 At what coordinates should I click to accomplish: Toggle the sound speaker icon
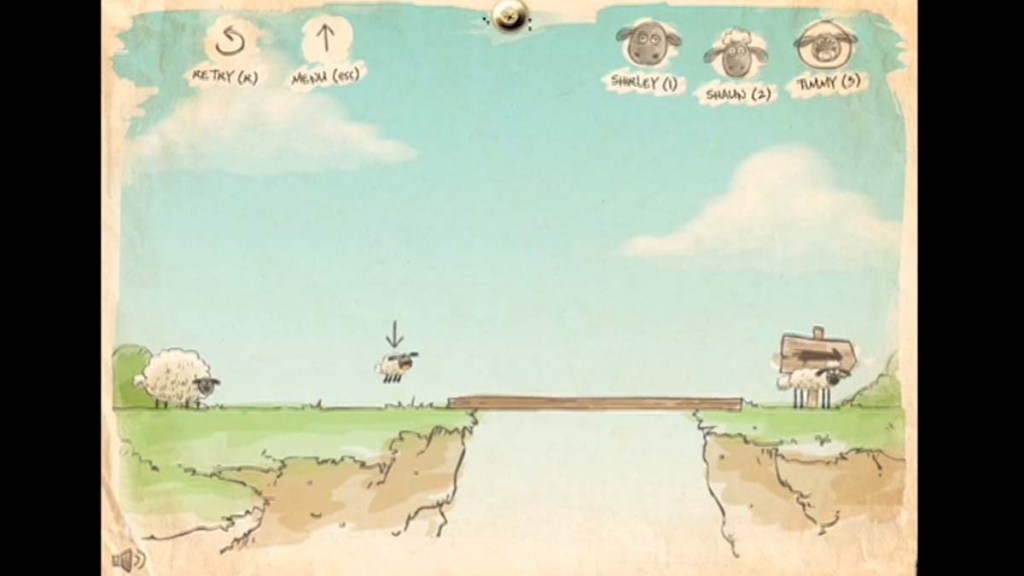pos(128,558)
